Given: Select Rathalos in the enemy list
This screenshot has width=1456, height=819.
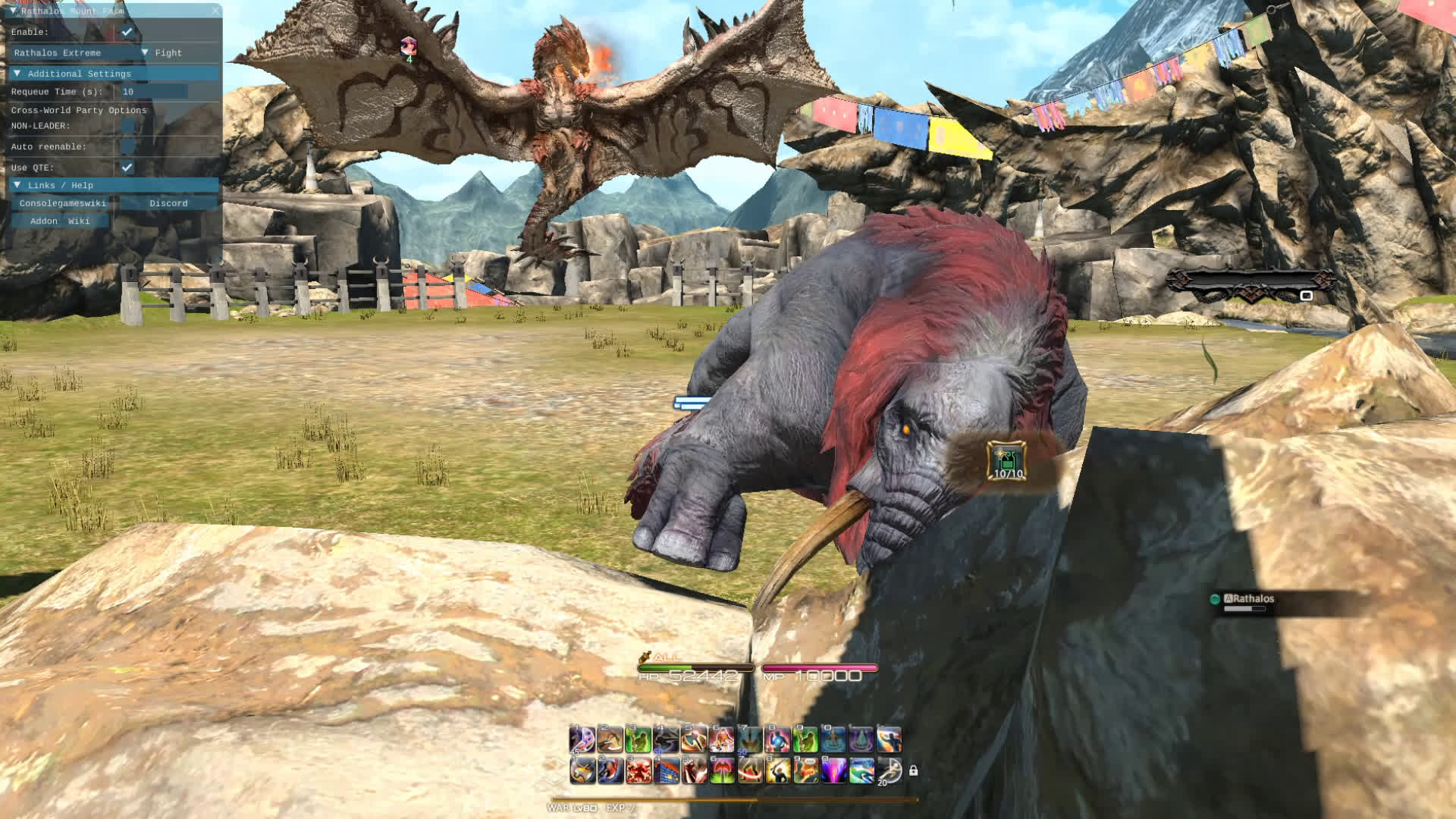Looking at the screenshot, I should pos(1252,599).
